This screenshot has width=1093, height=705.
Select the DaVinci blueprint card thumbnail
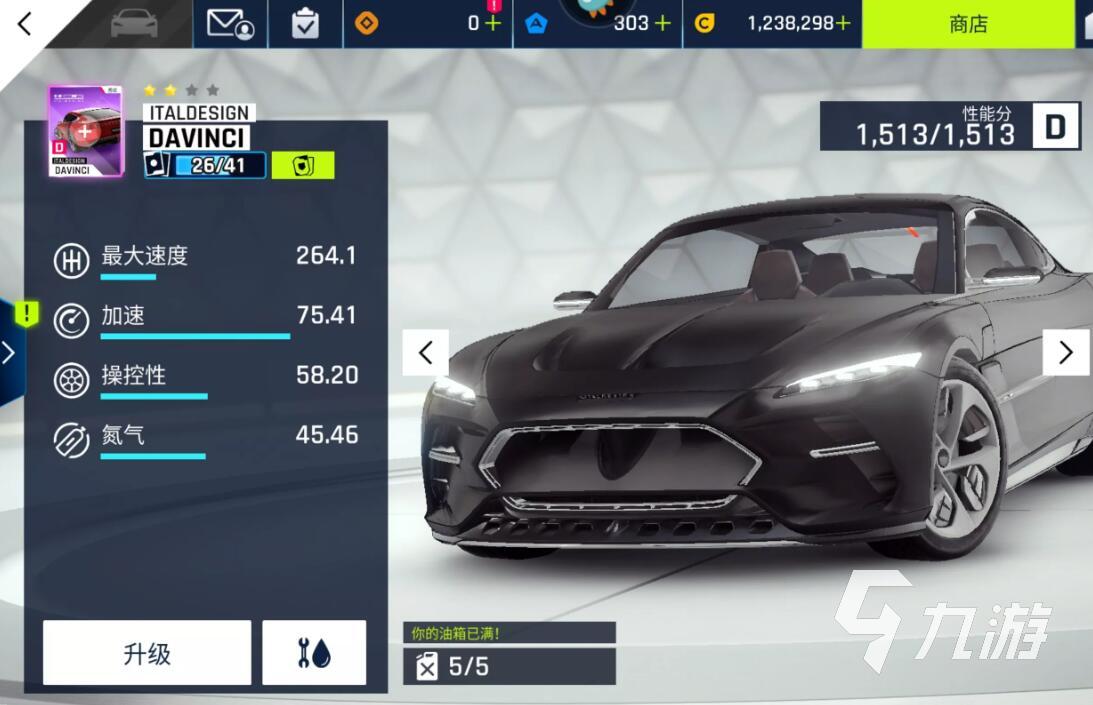(85, 131)
